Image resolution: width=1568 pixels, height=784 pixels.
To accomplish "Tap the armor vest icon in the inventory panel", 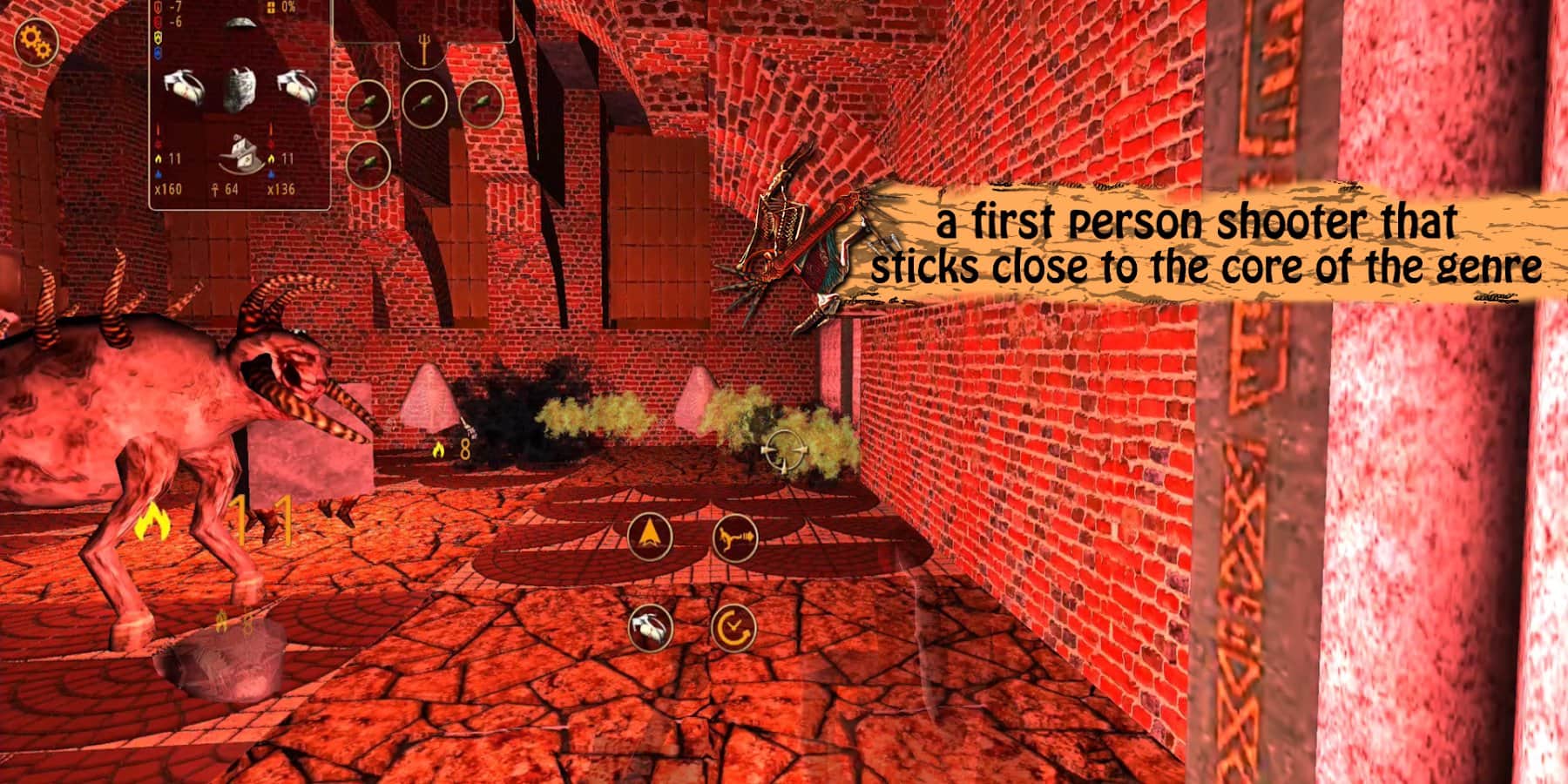I will (239, 87).
